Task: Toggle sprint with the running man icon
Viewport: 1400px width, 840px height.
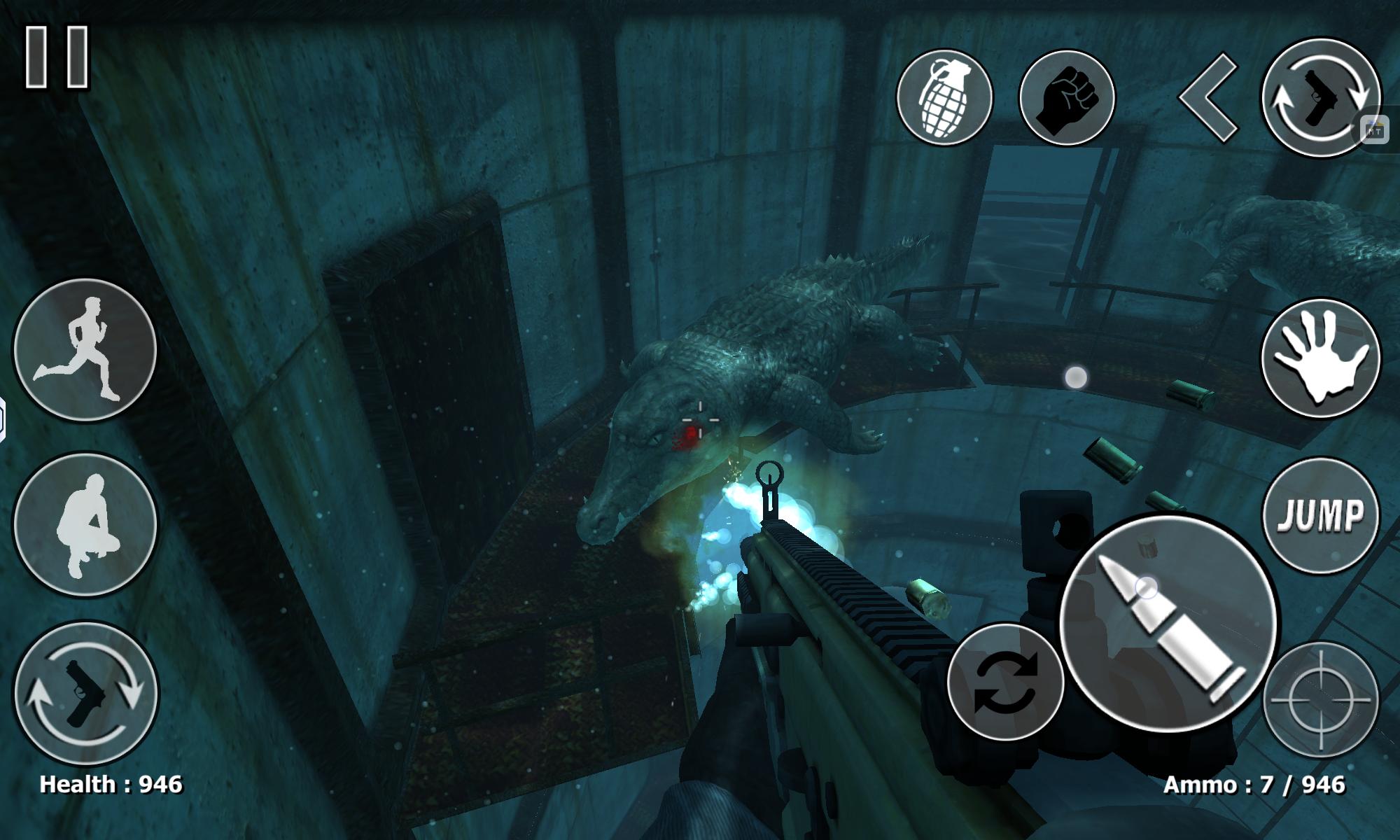Action: point(85,349)
